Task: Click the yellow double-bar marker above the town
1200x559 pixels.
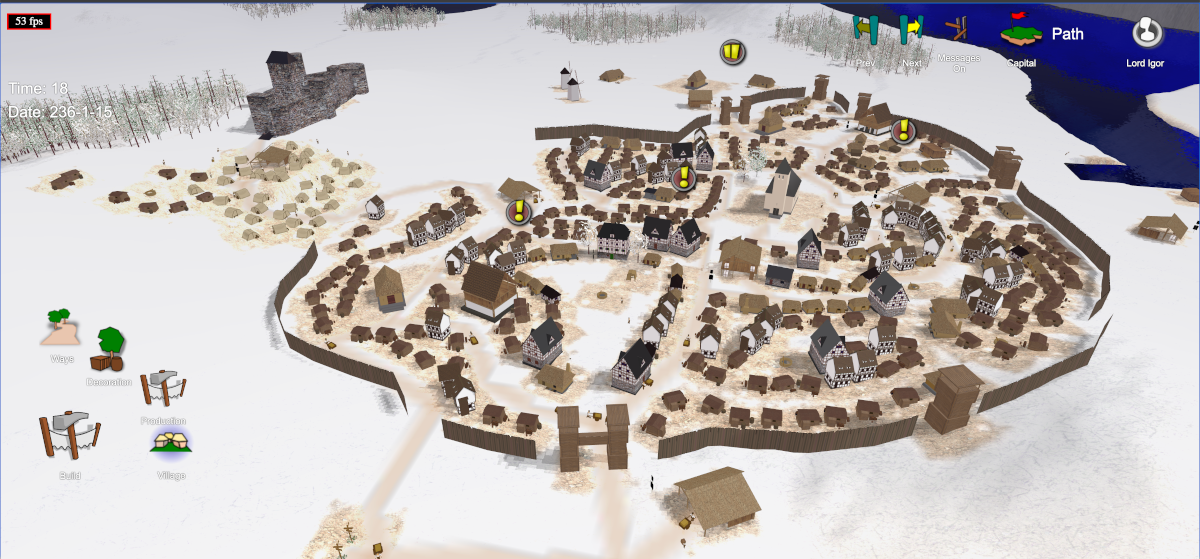Action: (733, 52)
